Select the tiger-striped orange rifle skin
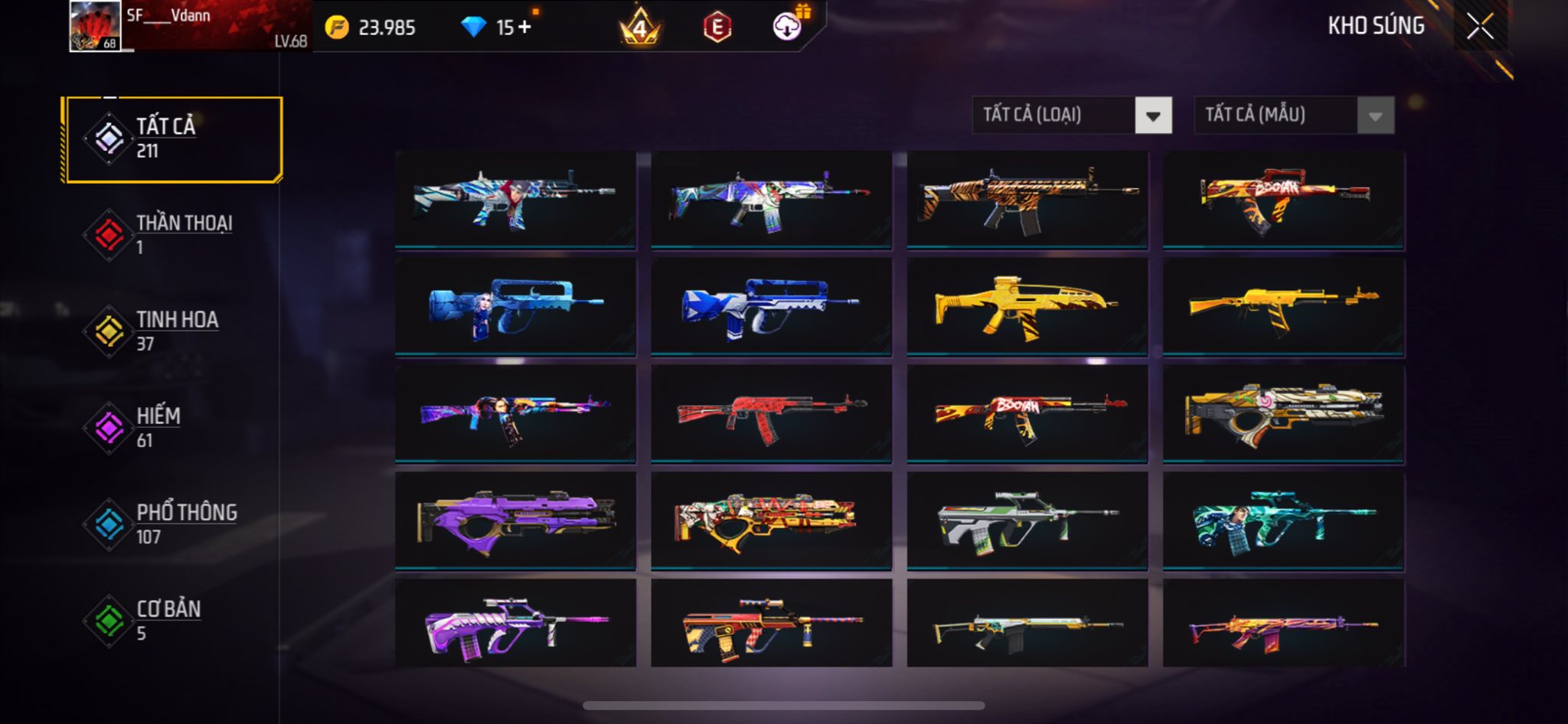This screenshot has width=1568, height=724. point(1027,199)
